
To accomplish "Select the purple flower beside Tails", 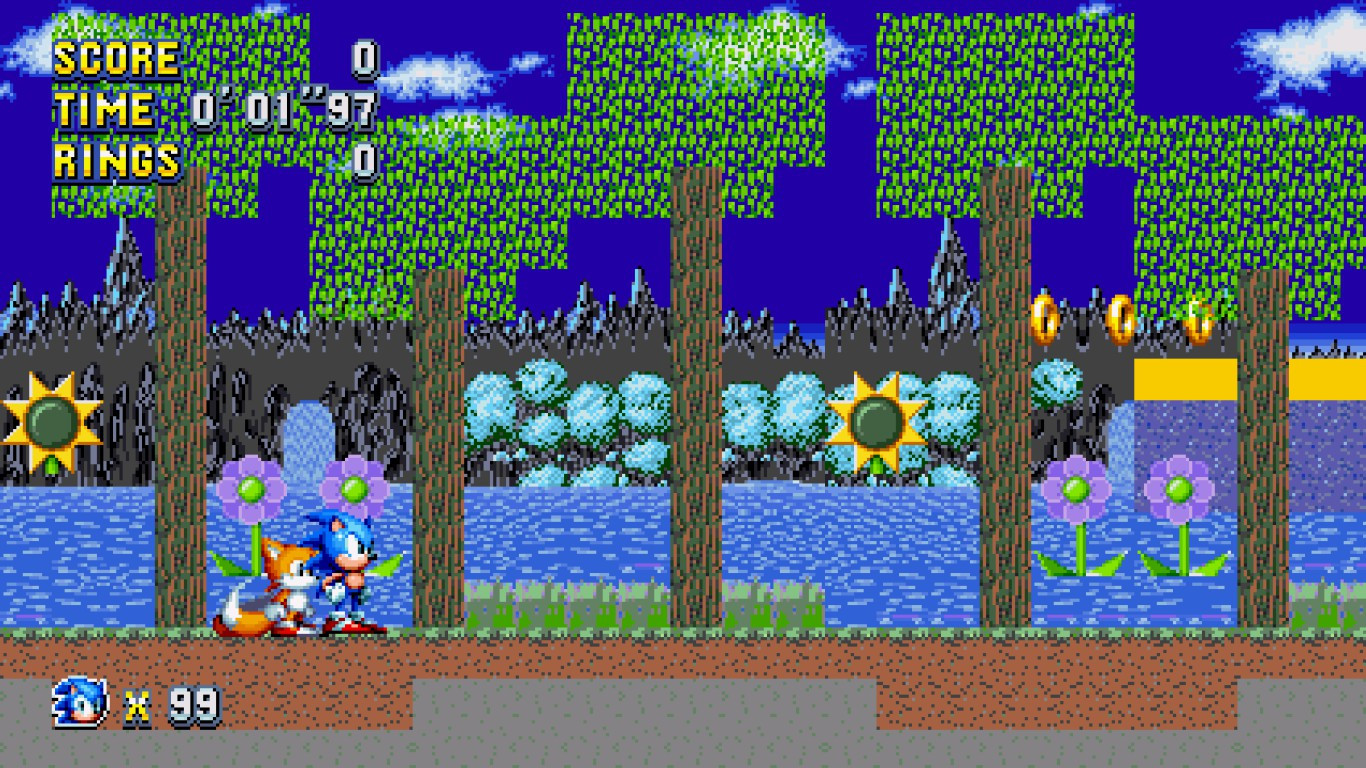I will coord(251,490).
